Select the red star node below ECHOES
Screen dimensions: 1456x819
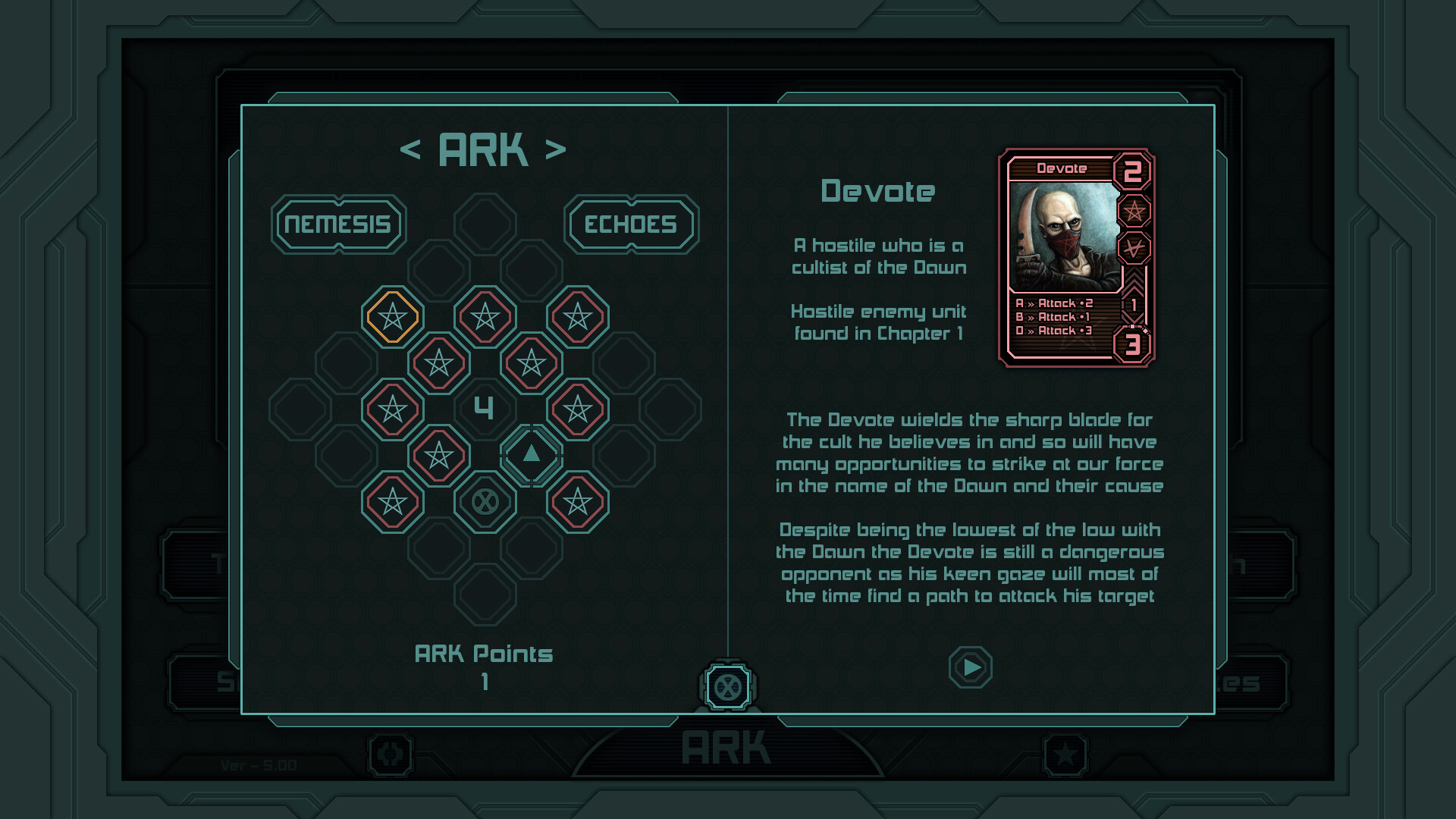579,316
